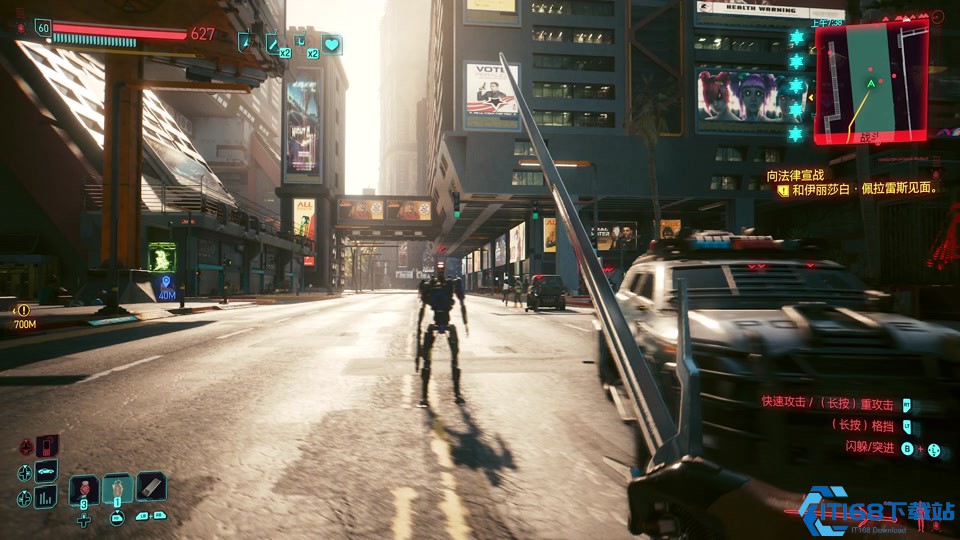This screenshot has height=540, width=960.
Task: Select the red grenade slot
Action: [84, 489]
